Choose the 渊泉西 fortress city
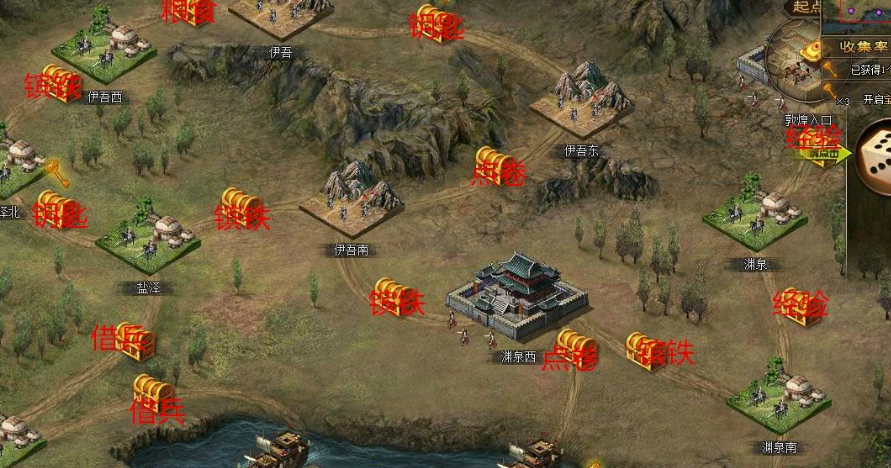The height and width of the screenshot is (468, 891). [516, 295]
